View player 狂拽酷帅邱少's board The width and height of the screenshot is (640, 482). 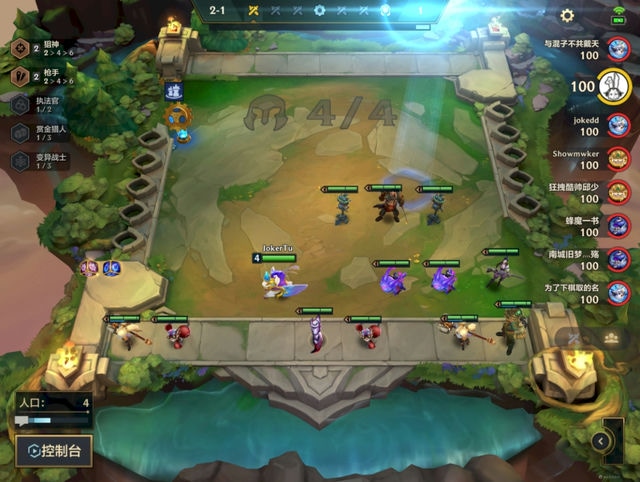coord(618,192)
